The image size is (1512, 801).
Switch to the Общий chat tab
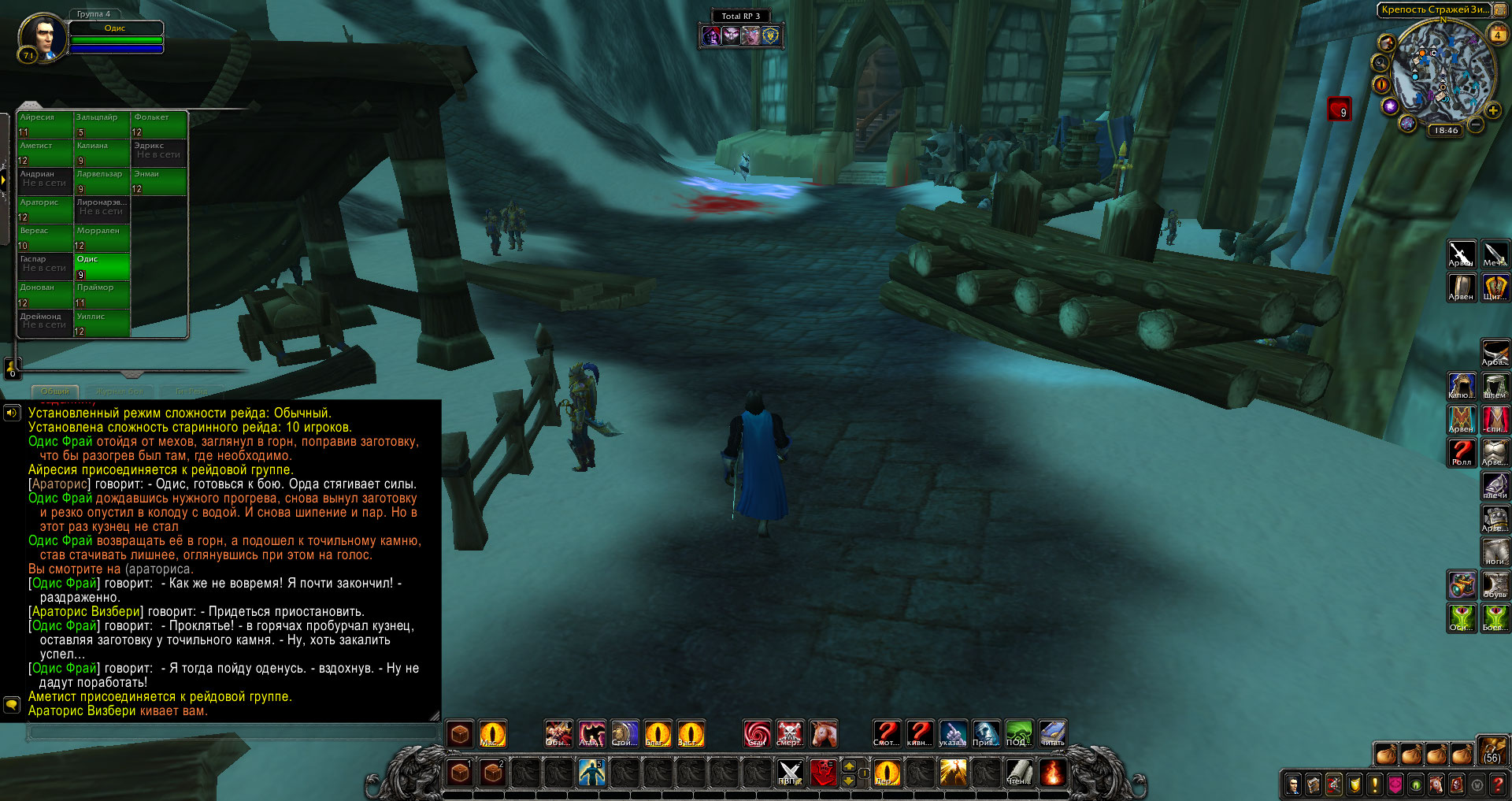[55, 391]
